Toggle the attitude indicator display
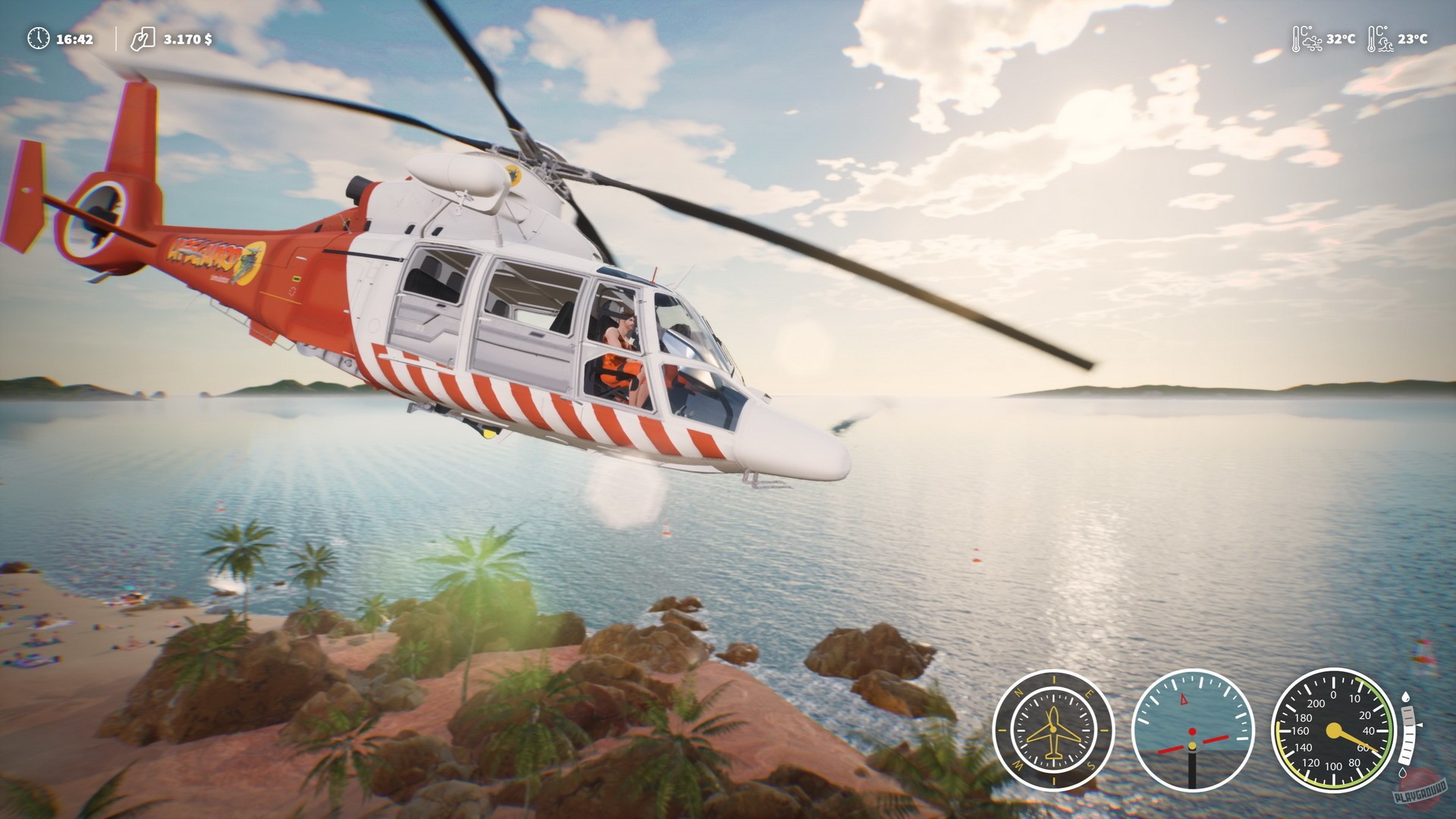This screenshot has width=1456, height=819. coord(1192,730)
